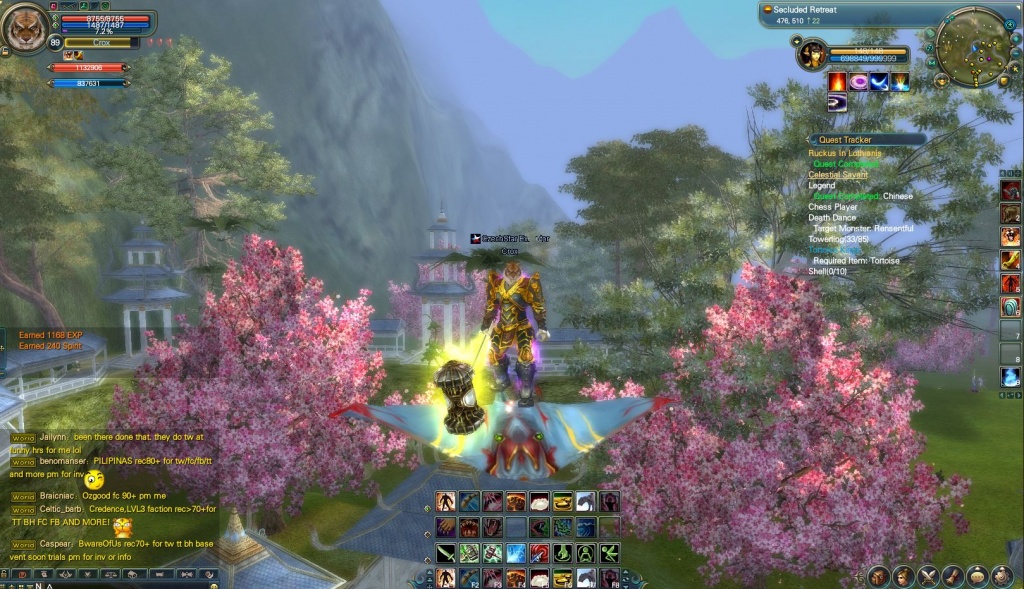Viewport: 1024px width, 589px height.
Task: Select the Celestial Savant quest link
Action: point(838,175)
